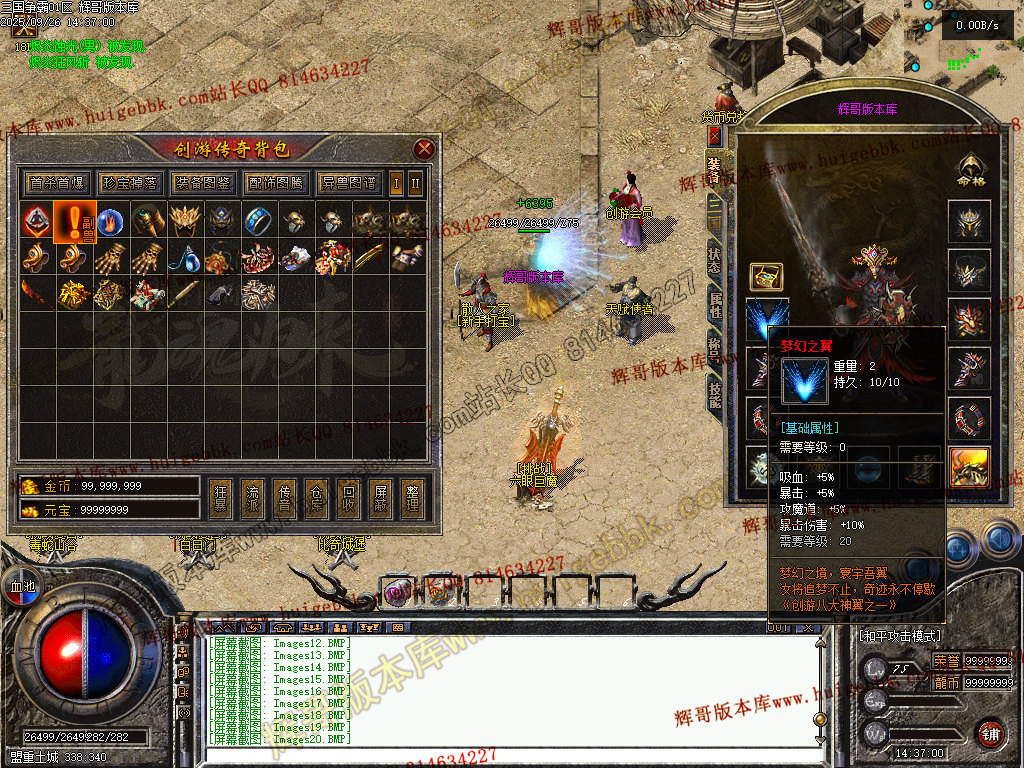
Task: Close the 创游传奇背包 bag window
Action: click(424, 150)
